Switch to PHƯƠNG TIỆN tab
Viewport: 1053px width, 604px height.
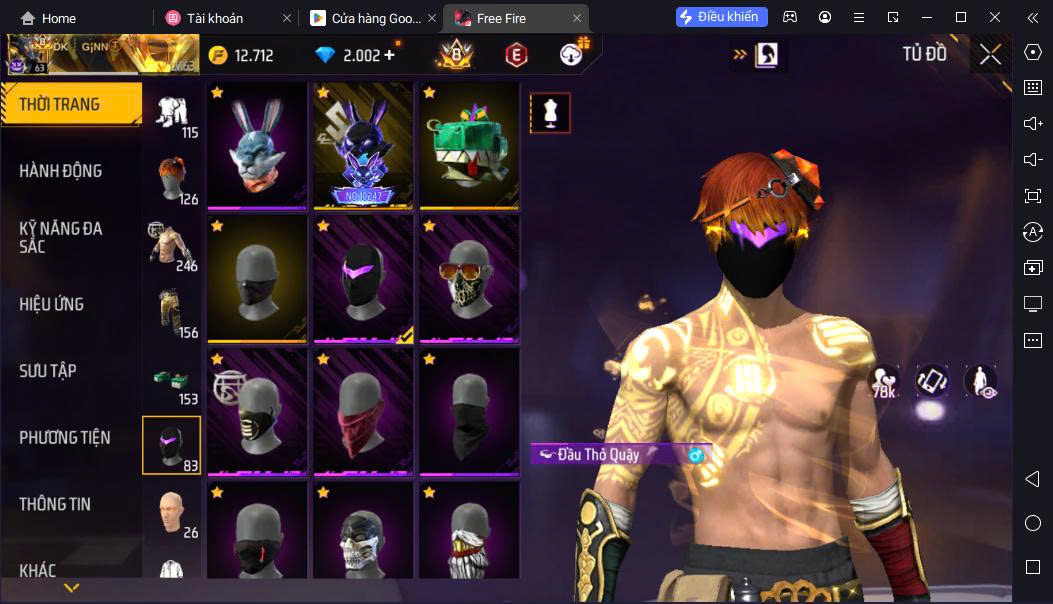point(65,438)
